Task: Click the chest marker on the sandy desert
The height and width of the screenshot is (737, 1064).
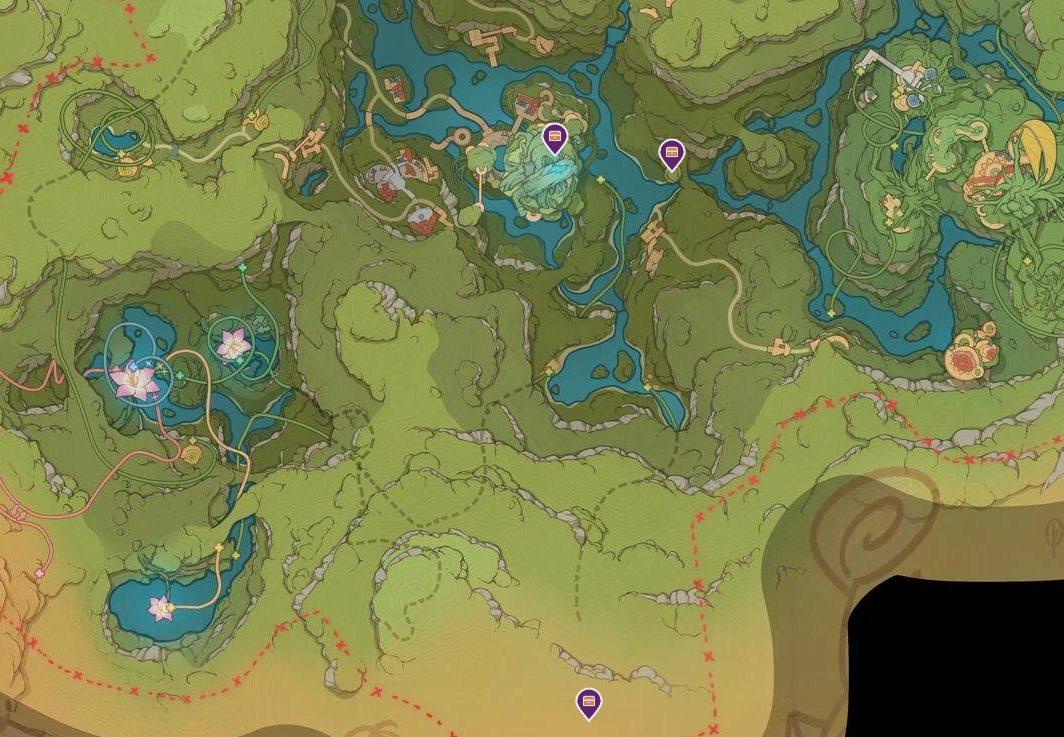Action: click(x=589, y=702)
